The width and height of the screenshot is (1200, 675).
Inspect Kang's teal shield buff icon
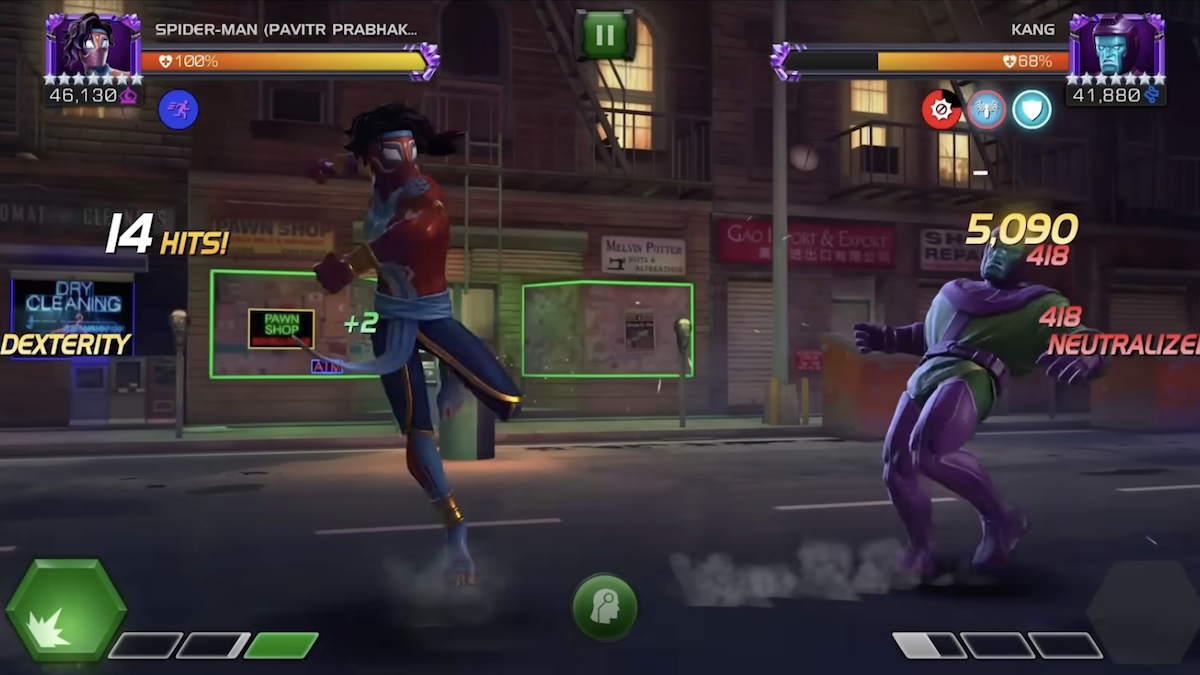click(x=1031, y=109)
